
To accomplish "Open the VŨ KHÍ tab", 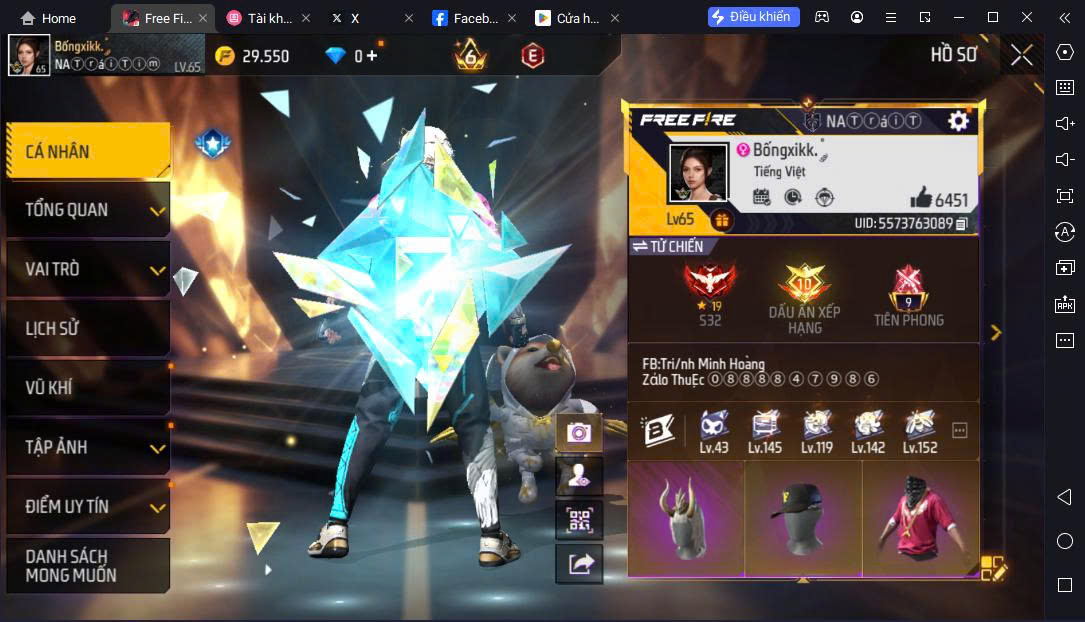I will click(87, 388).
